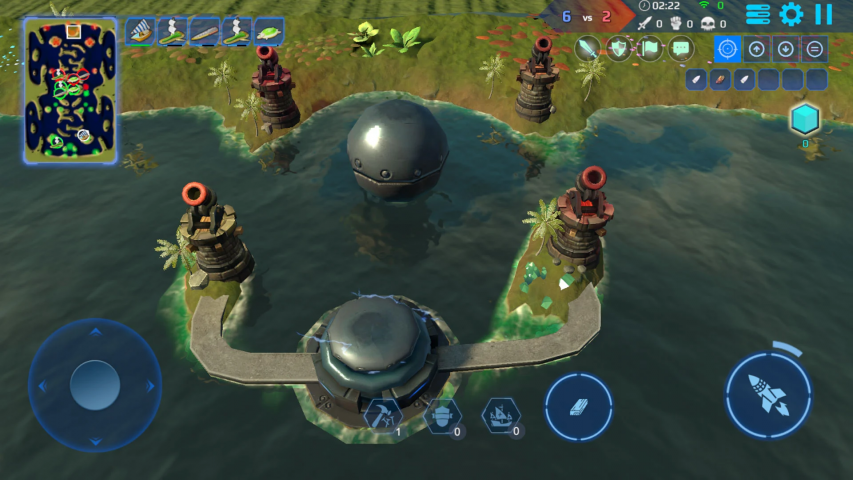The image size is (853, 480).
Task: Open the chat bubble
Action: click(x=681, y=48)
